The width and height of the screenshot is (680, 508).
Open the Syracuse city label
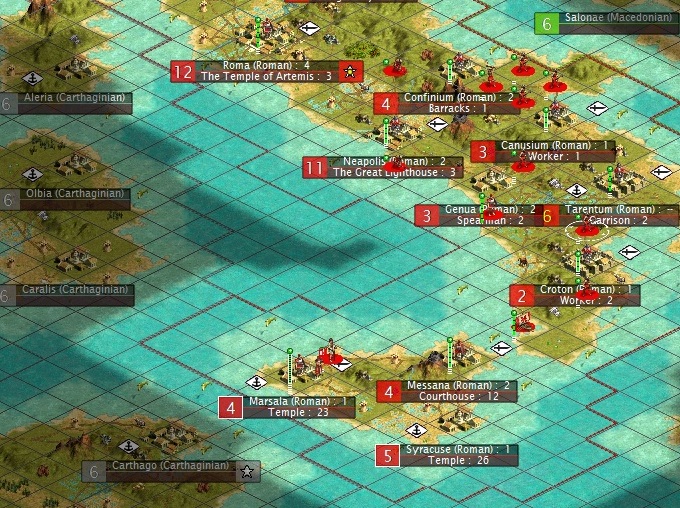pos(461,449)
